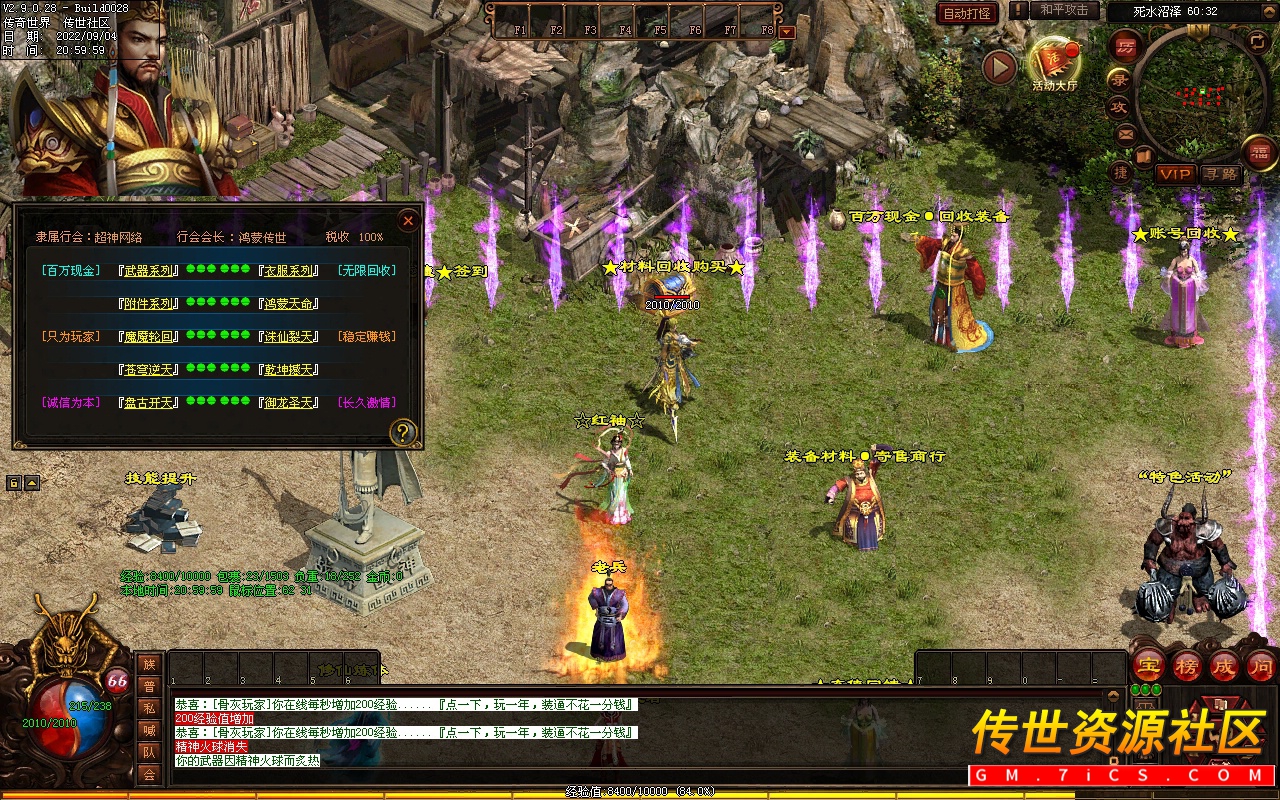Image resolution: width=1280 pixels, height=800 pixels.
Task: Open the 衣服系列 link
Action: (x=289, y=271)
